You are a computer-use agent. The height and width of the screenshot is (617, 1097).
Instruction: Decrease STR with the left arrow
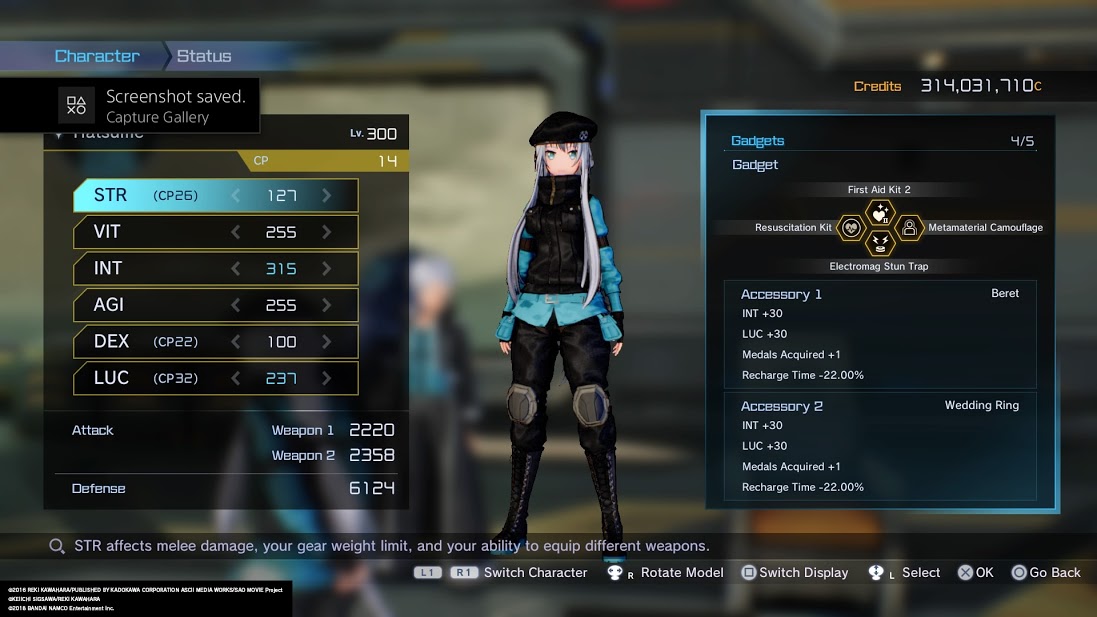tap(236, 196)
